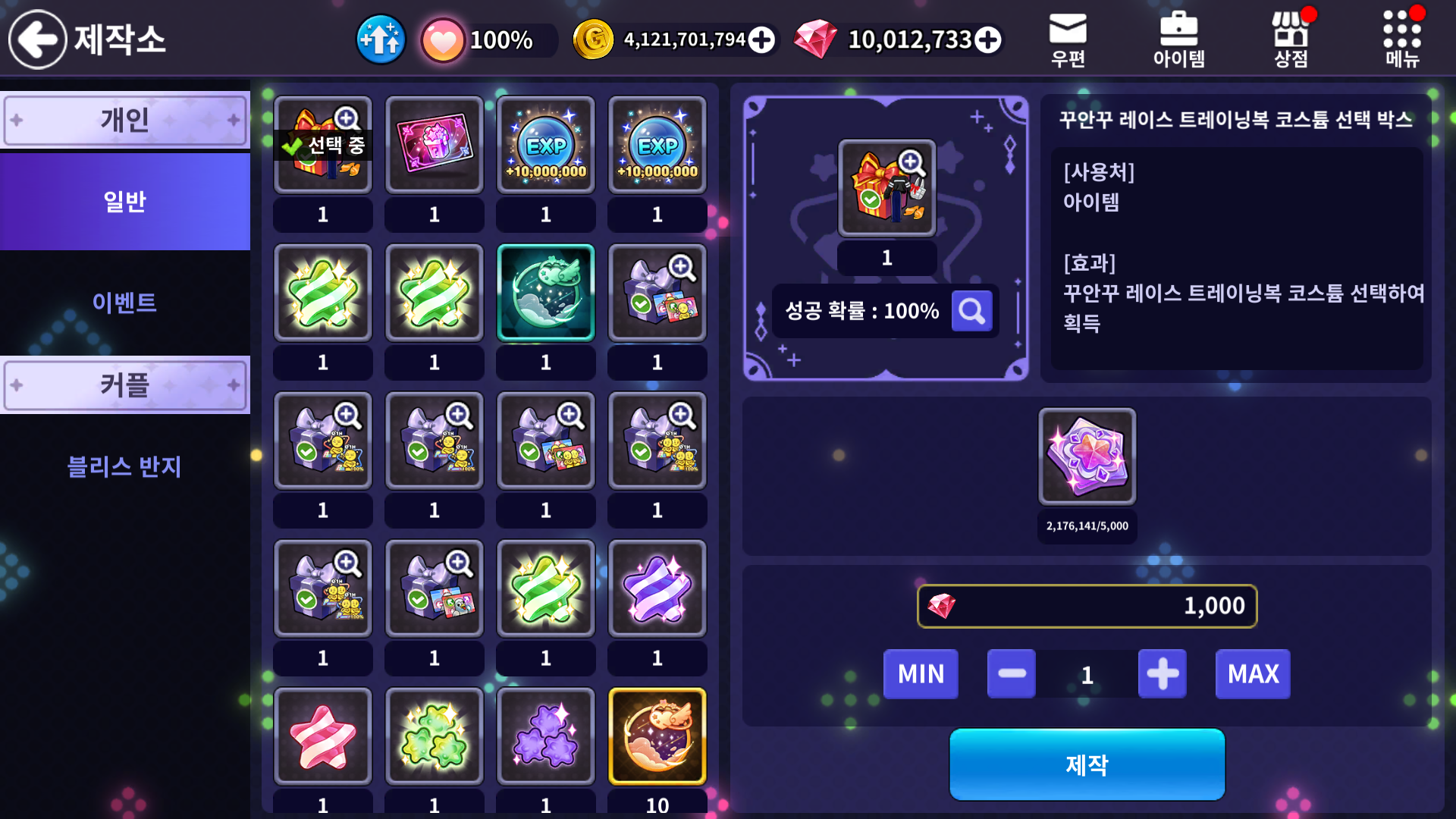Decrease craft quantity with minus
The height and width of the screenshot is (819, 1456).
[1012, 673]
